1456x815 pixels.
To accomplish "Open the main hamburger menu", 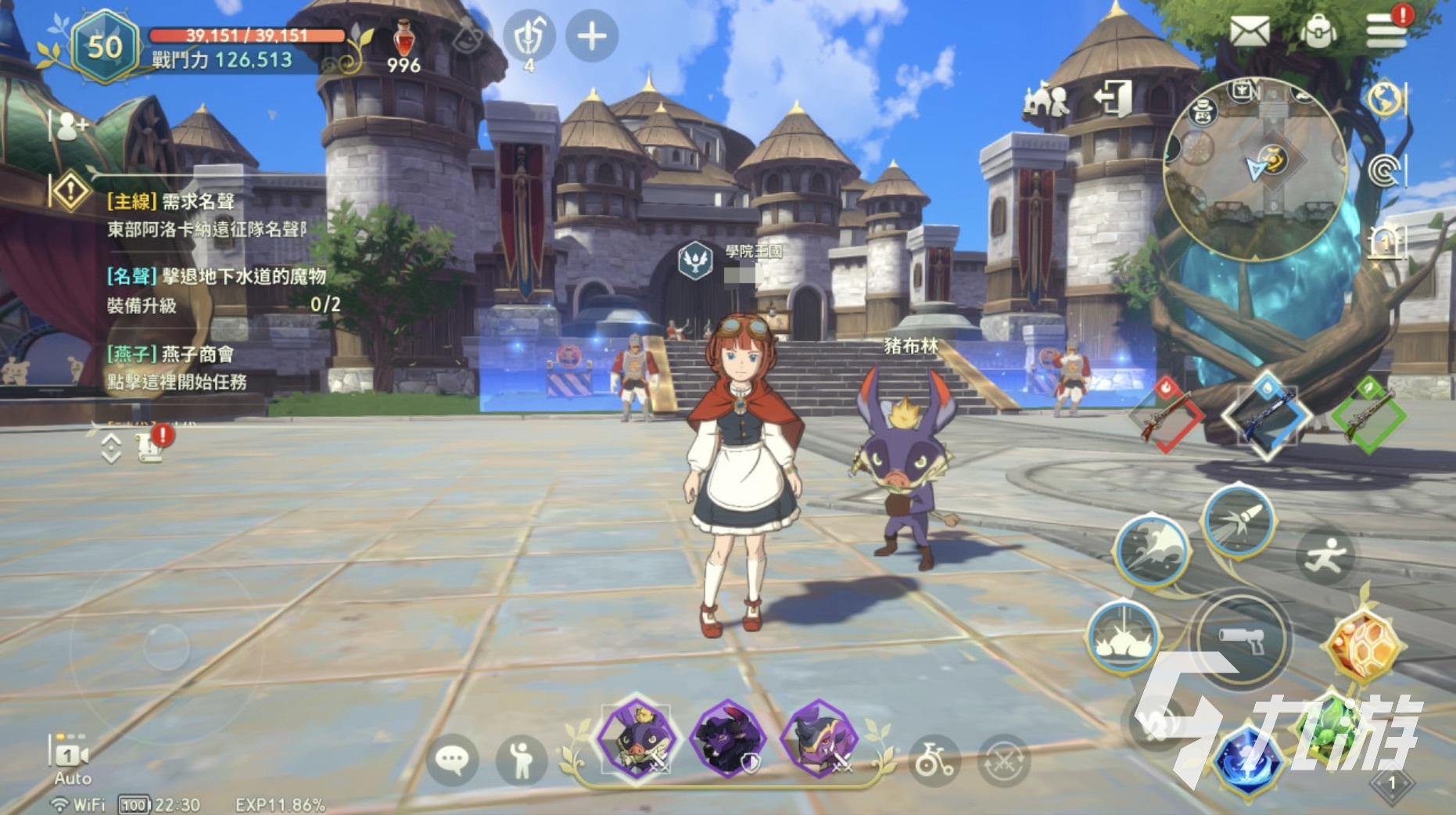I will [x=1386, y=31].
